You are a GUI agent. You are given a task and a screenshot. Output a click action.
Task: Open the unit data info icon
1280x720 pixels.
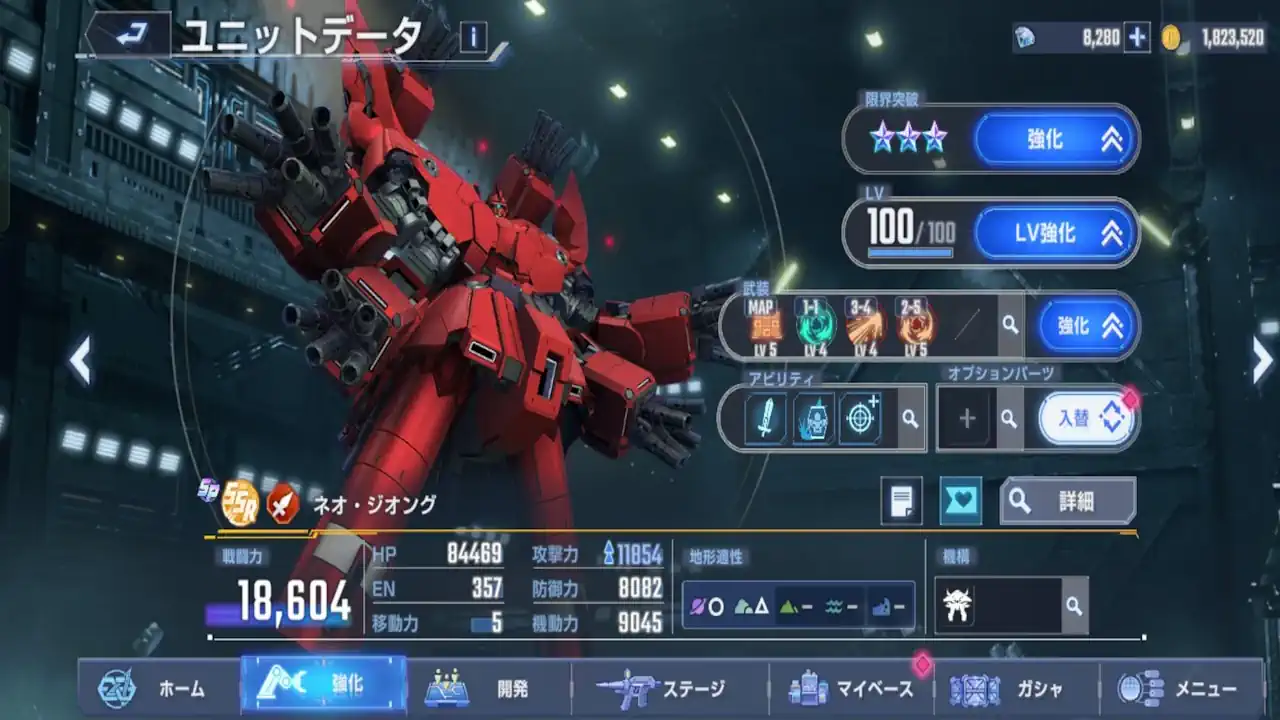point(472,37)
